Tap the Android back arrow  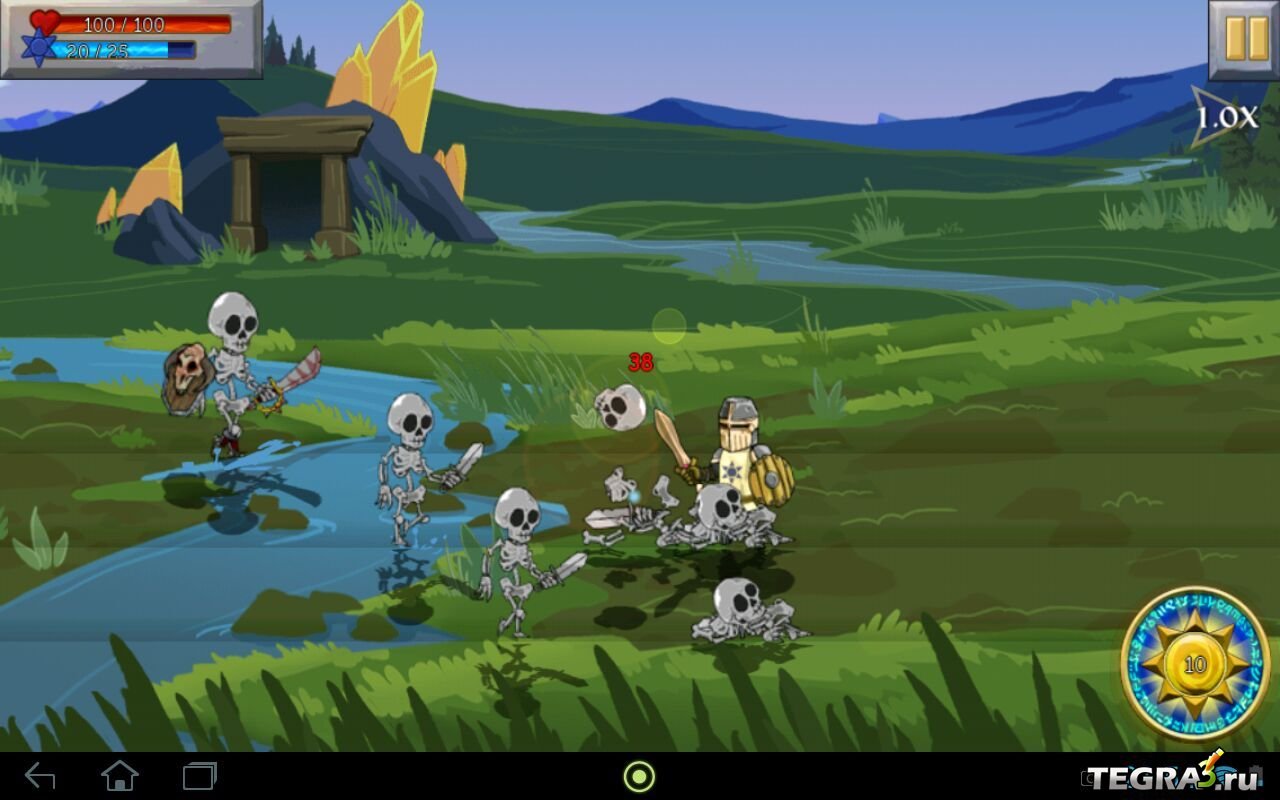[x=40, y=776]
